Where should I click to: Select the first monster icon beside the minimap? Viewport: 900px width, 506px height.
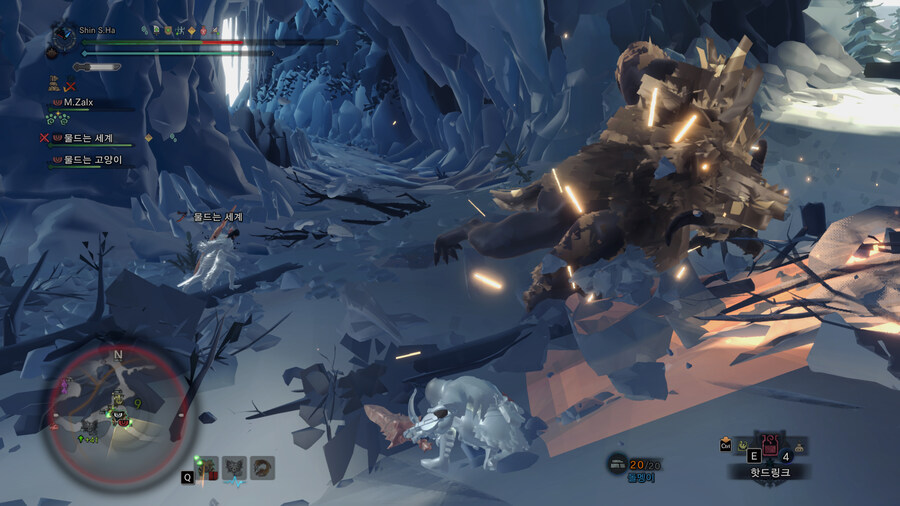coord(208,467)
